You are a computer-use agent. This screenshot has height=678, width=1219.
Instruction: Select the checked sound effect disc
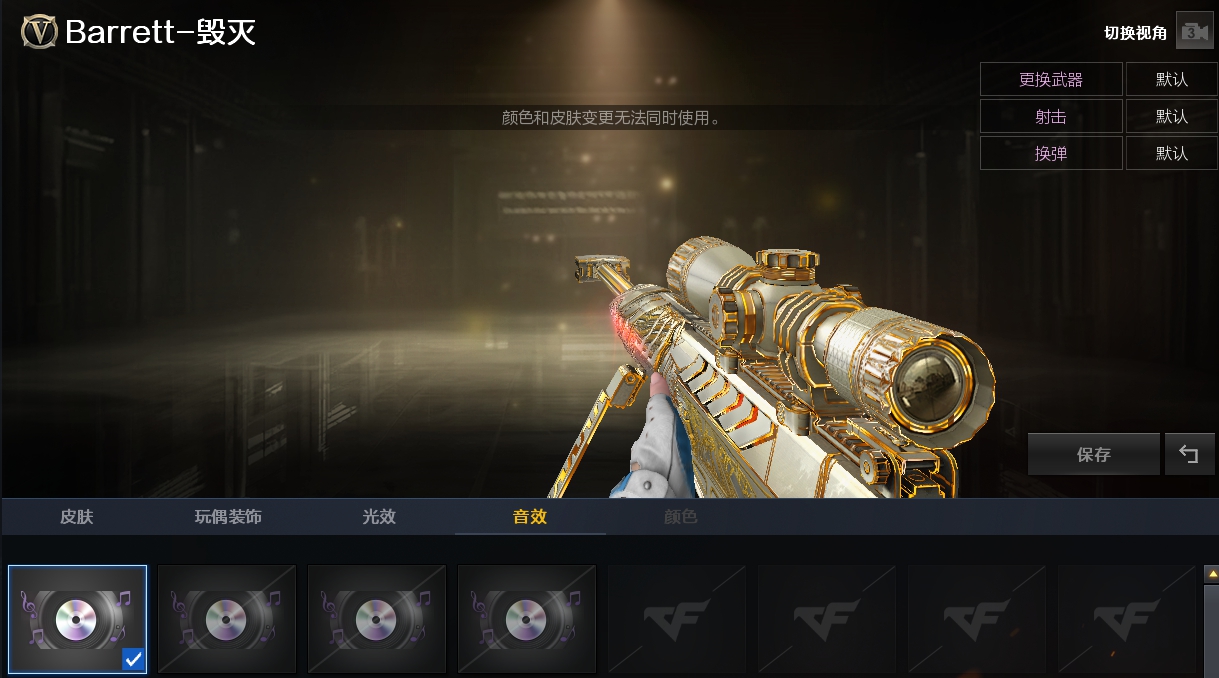(78, 619)
